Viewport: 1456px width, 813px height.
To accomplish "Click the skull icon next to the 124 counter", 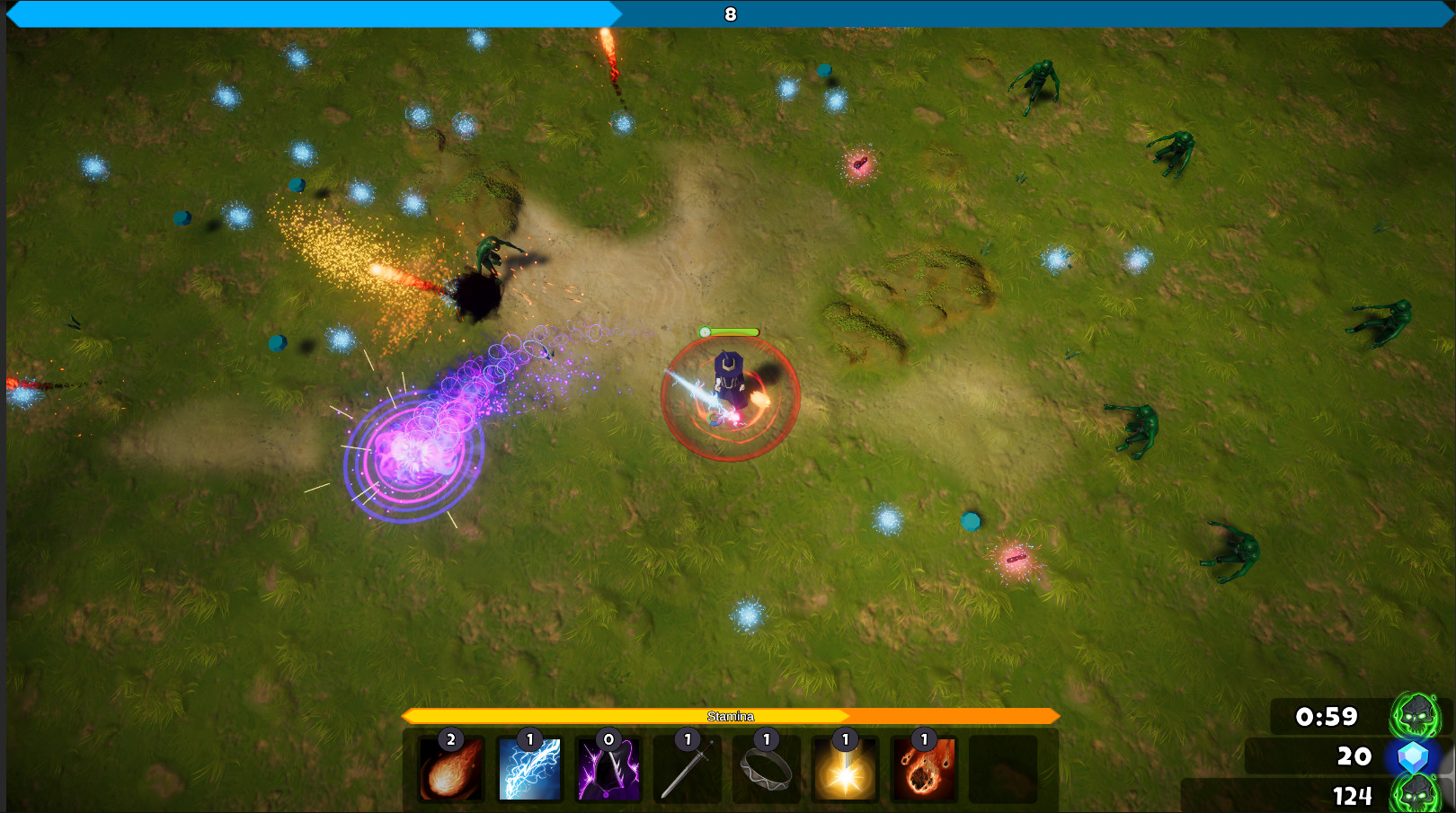I will tap(1413, 796).
